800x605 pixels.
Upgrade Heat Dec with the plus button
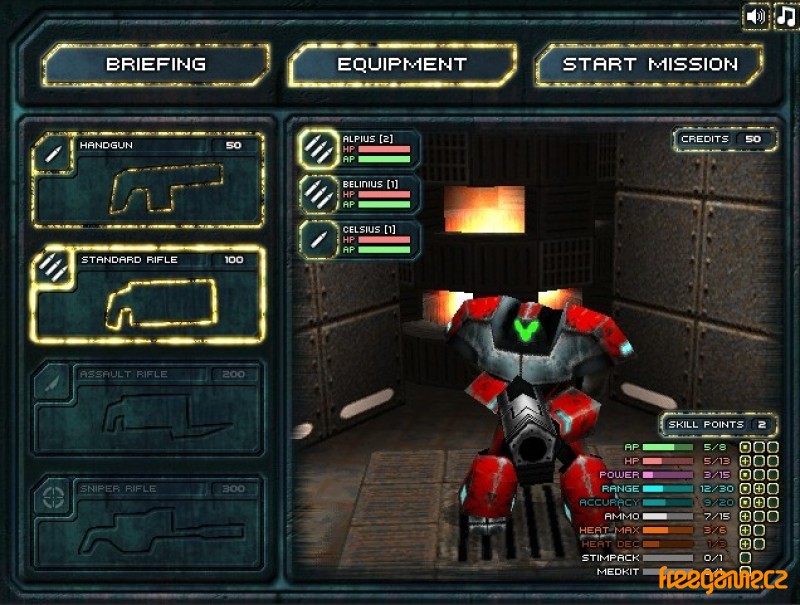(x=745, y=544)
